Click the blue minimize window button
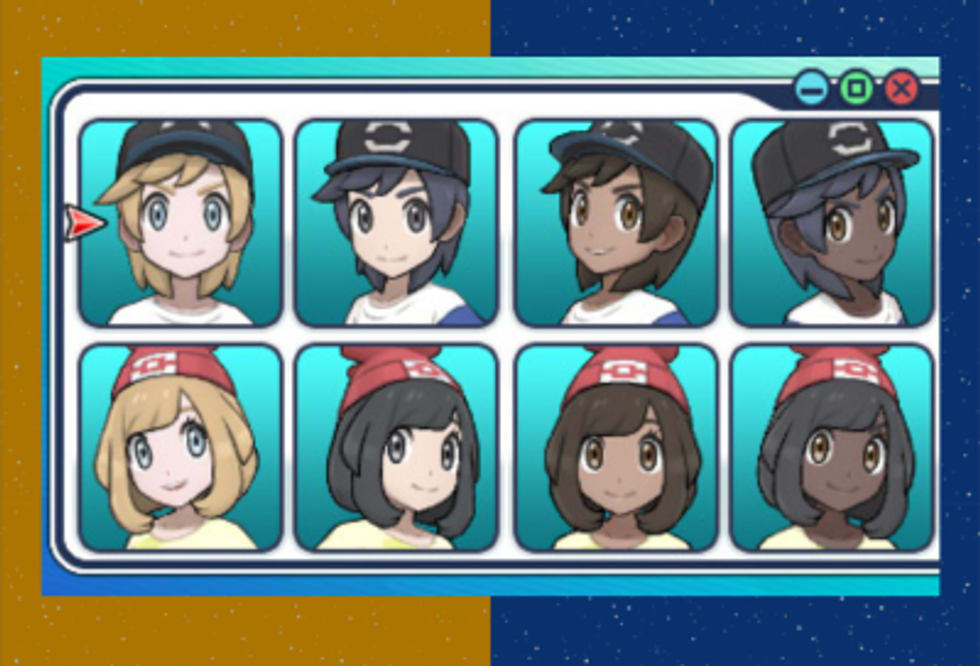The image size is (980, 666). tap(812, 90)
